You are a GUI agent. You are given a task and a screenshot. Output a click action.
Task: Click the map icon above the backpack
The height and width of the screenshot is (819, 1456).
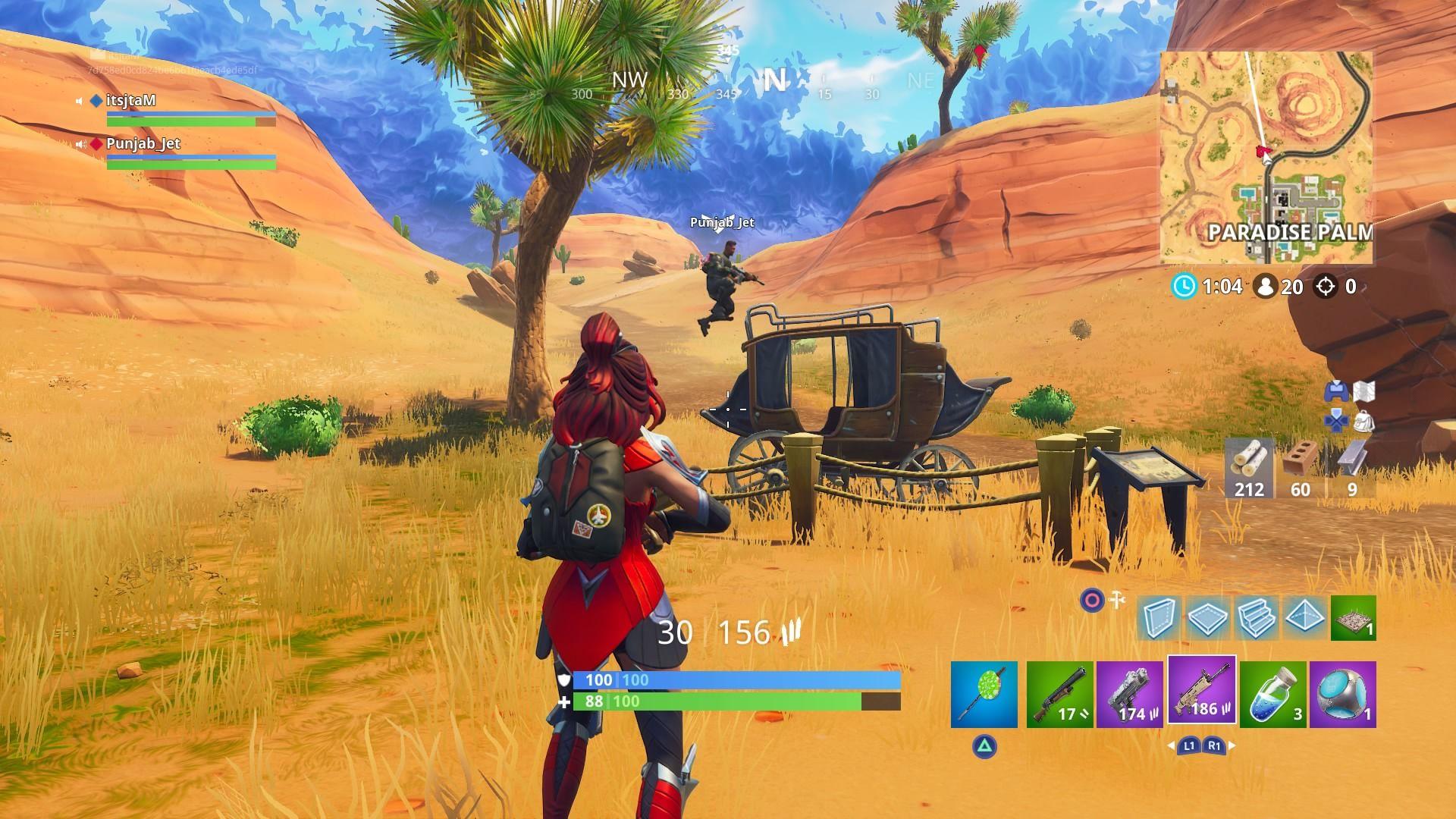click(x=1365, y=392)
